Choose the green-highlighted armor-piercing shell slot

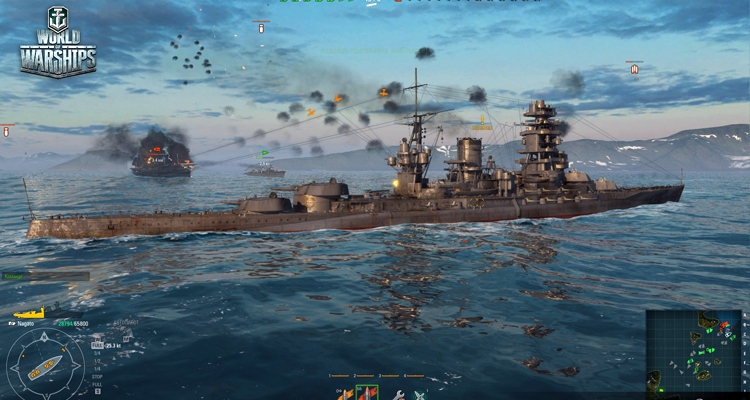(367, 393)
